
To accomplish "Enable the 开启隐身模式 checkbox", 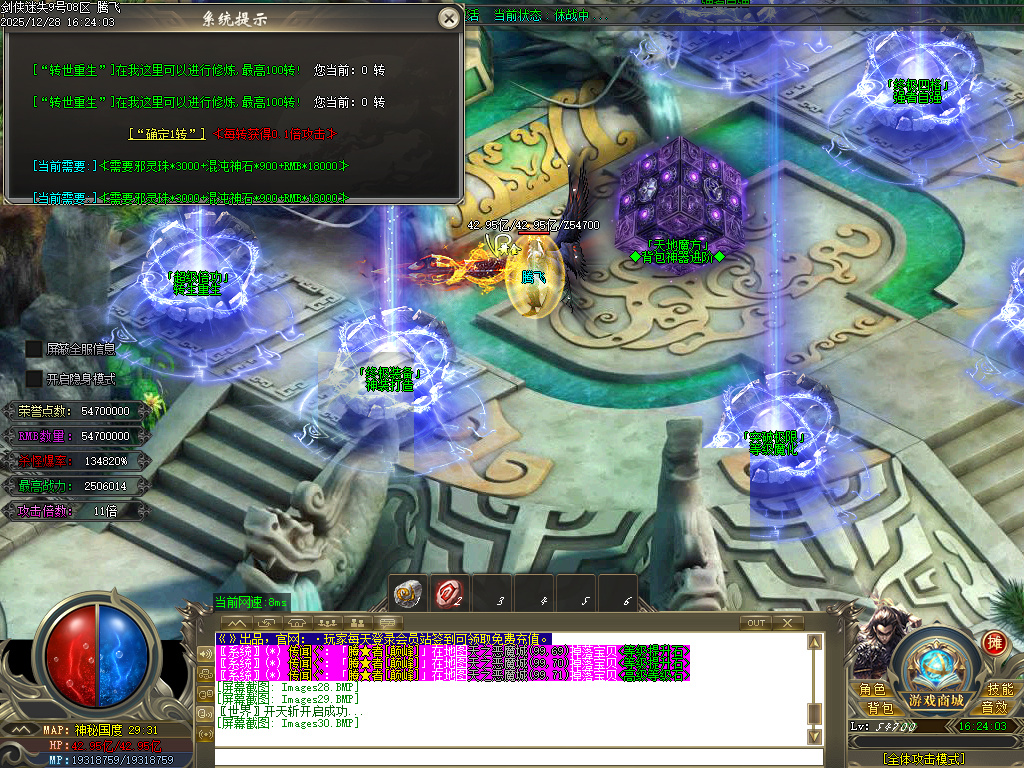I will [x=34, y=379].
